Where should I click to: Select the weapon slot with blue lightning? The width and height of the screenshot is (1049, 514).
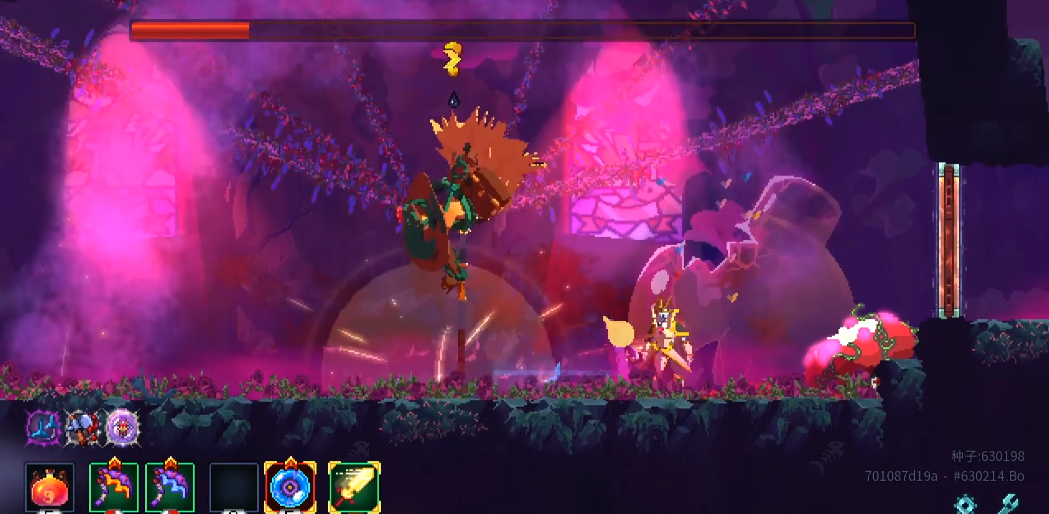click(x=170, y=487)
